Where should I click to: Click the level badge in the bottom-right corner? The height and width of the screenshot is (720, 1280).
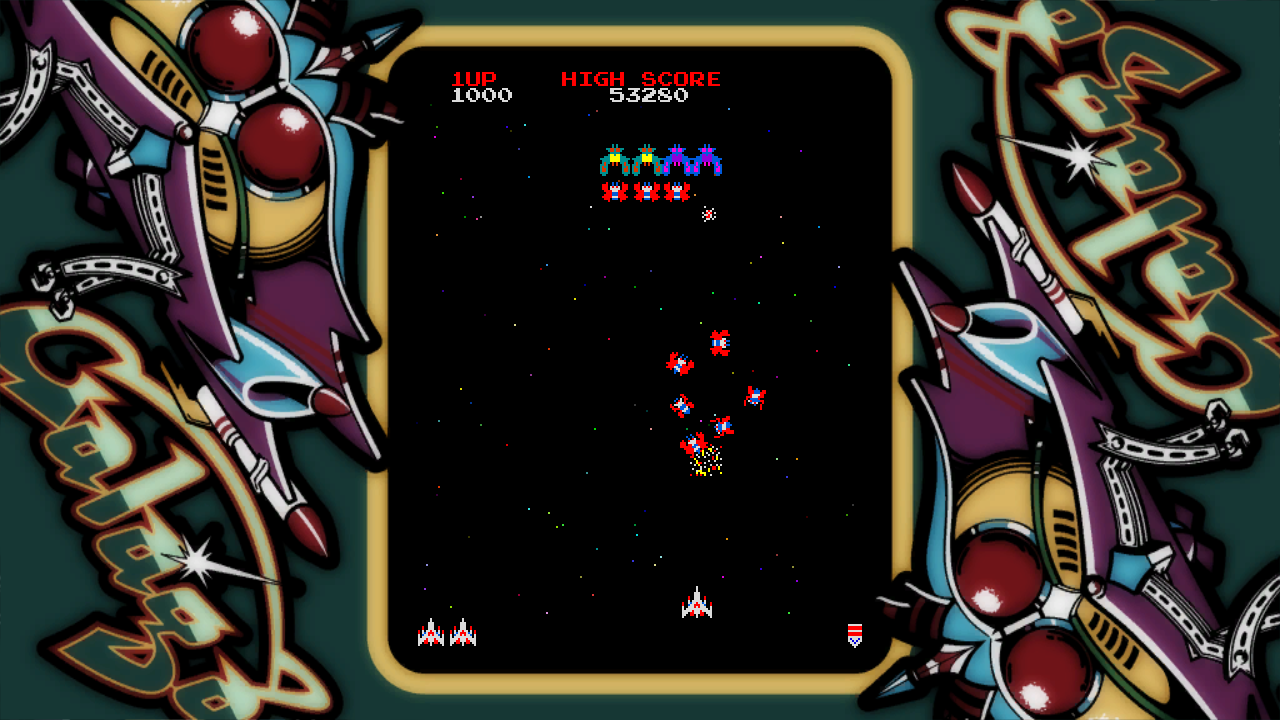coord(855,633)
